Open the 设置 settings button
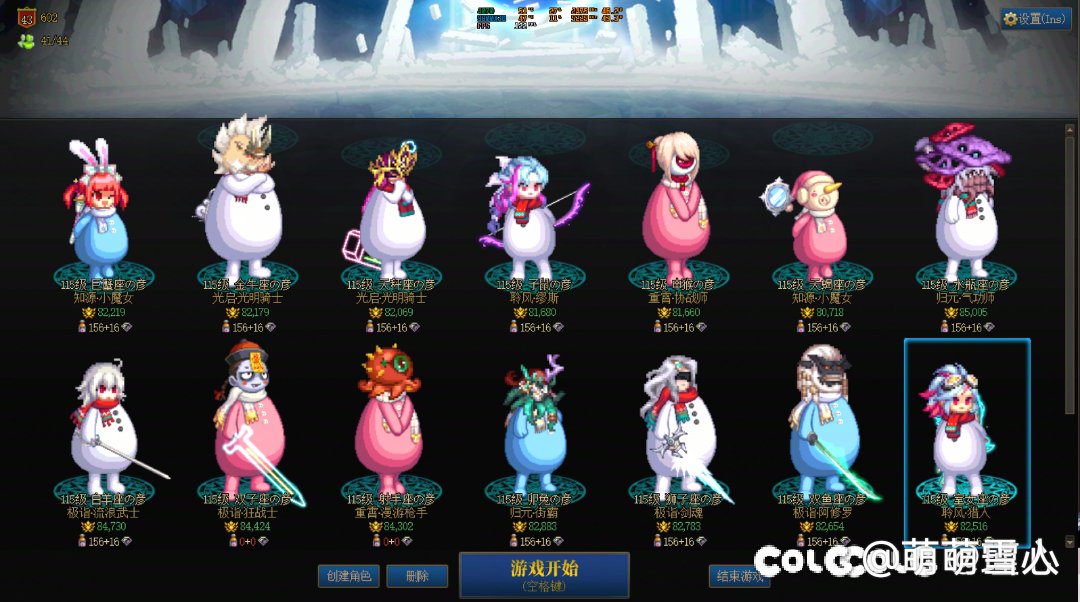The width and height of the screenshot is (1080, 602). pyautogui.click(x=1035, y=19)
